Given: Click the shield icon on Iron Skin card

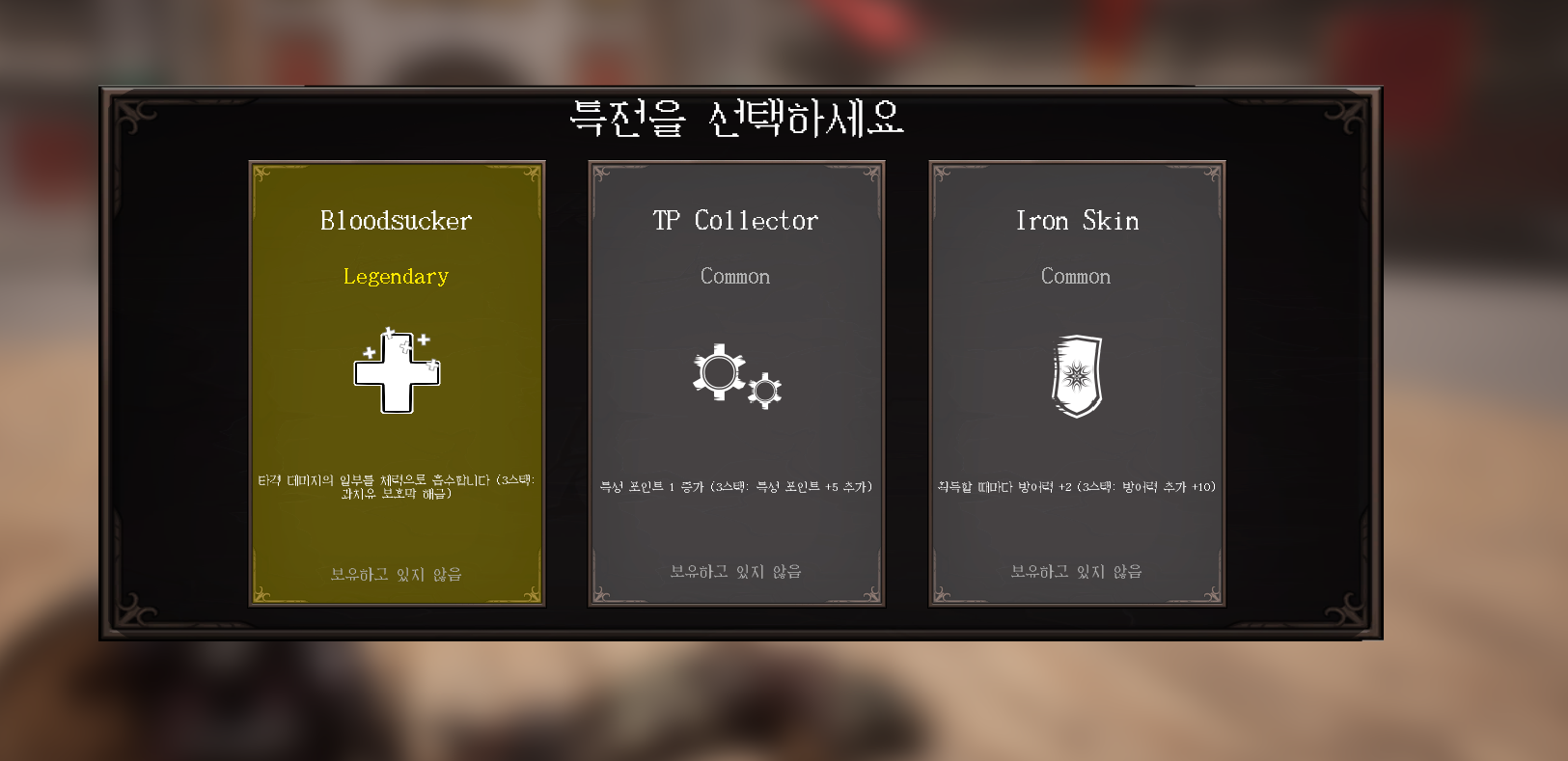Looking at the screenshot, I should coord(1077,376).
